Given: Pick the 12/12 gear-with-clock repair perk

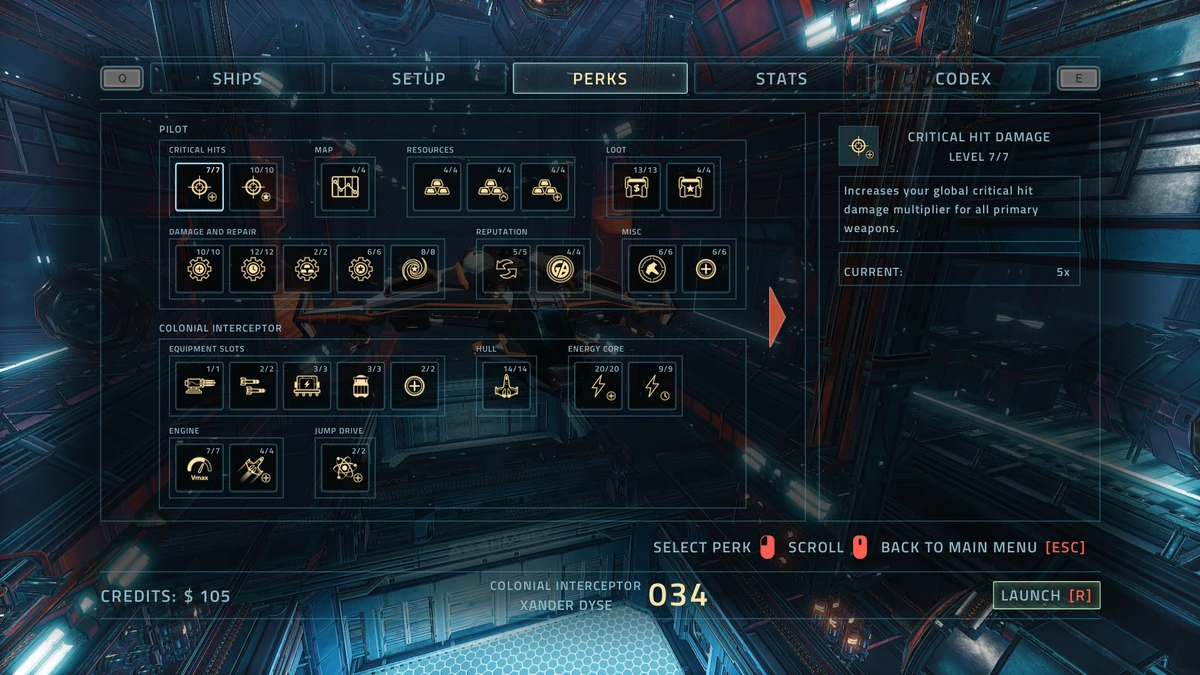Looking at the screenshot, I should pyautogui.click(x=253, y=269).
